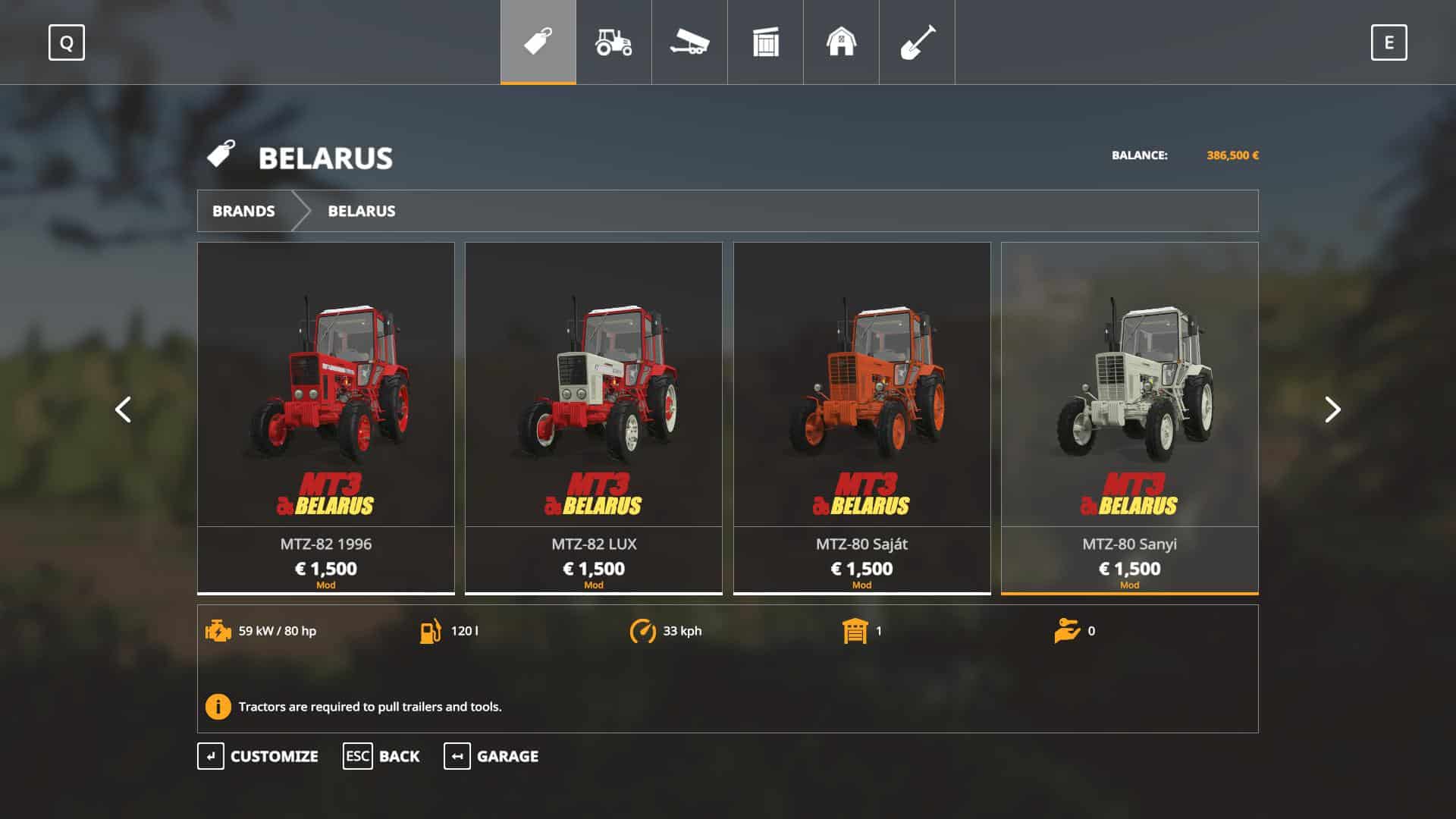Show previous tractors with left arrow
Viewport: 1456px width, 819px height.
click(123, 409)
